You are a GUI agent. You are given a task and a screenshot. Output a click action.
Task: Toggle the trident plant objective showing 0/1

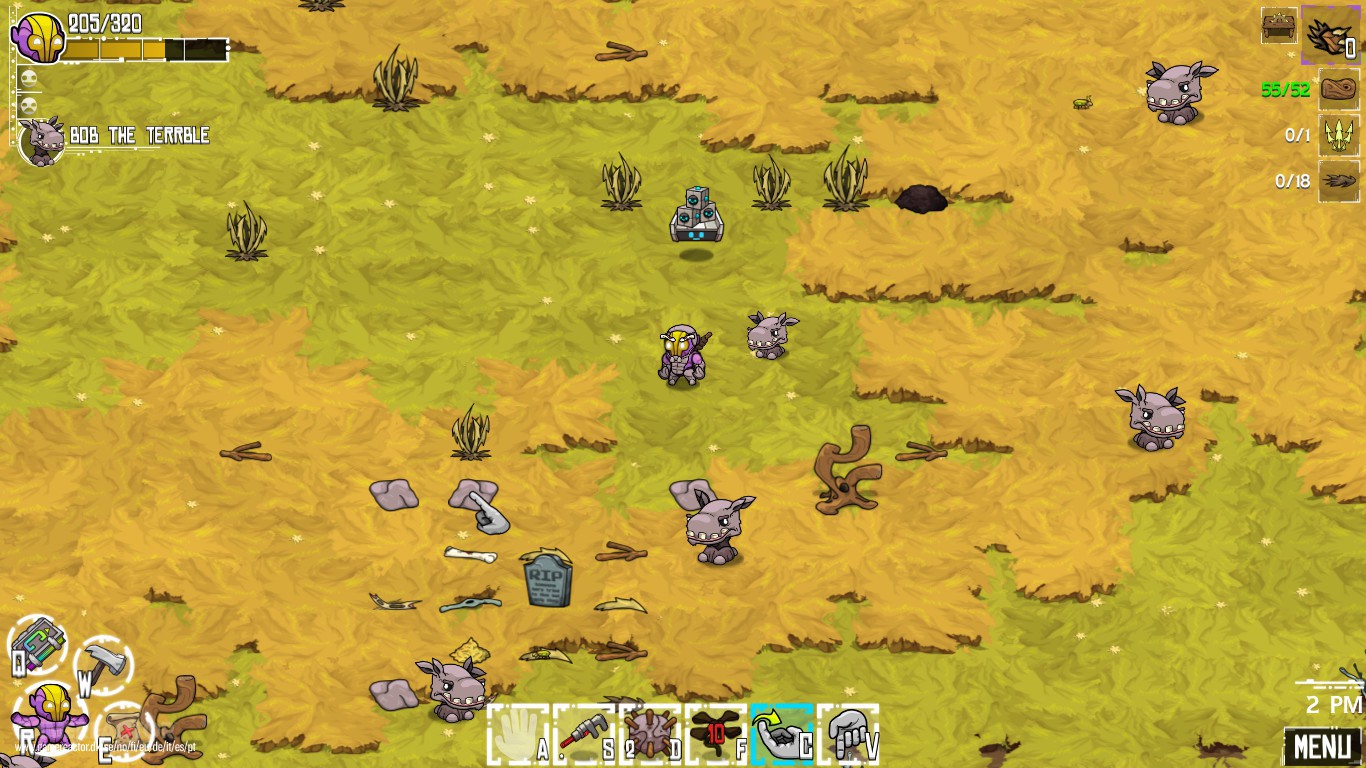pyautogui.click(x=1337, y=135)
